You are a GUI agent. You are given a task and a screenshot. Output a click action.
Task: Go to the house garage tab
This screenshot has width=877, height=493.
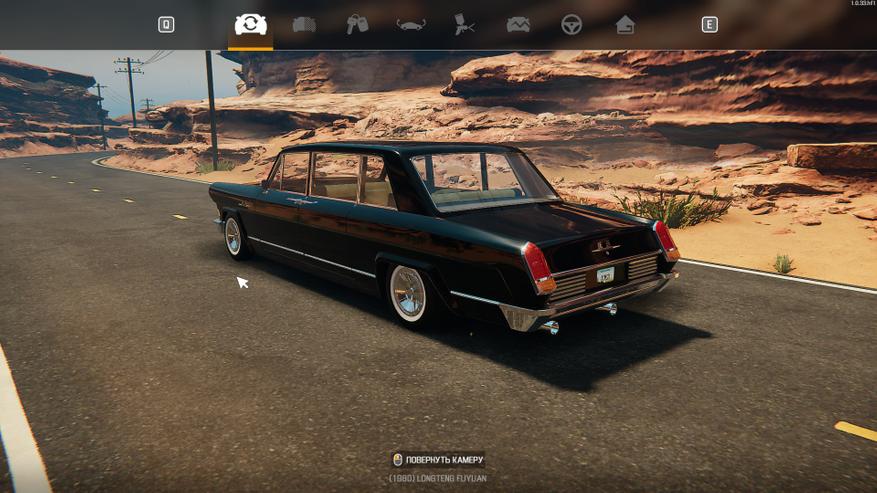point(625,25)
